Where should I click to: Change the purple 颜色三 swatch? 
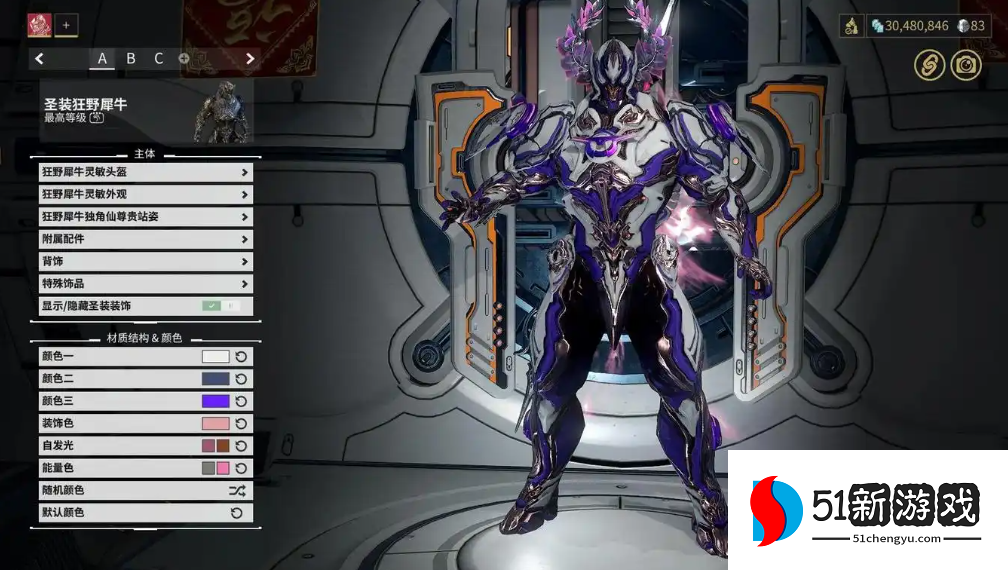[x=216, y=401]
